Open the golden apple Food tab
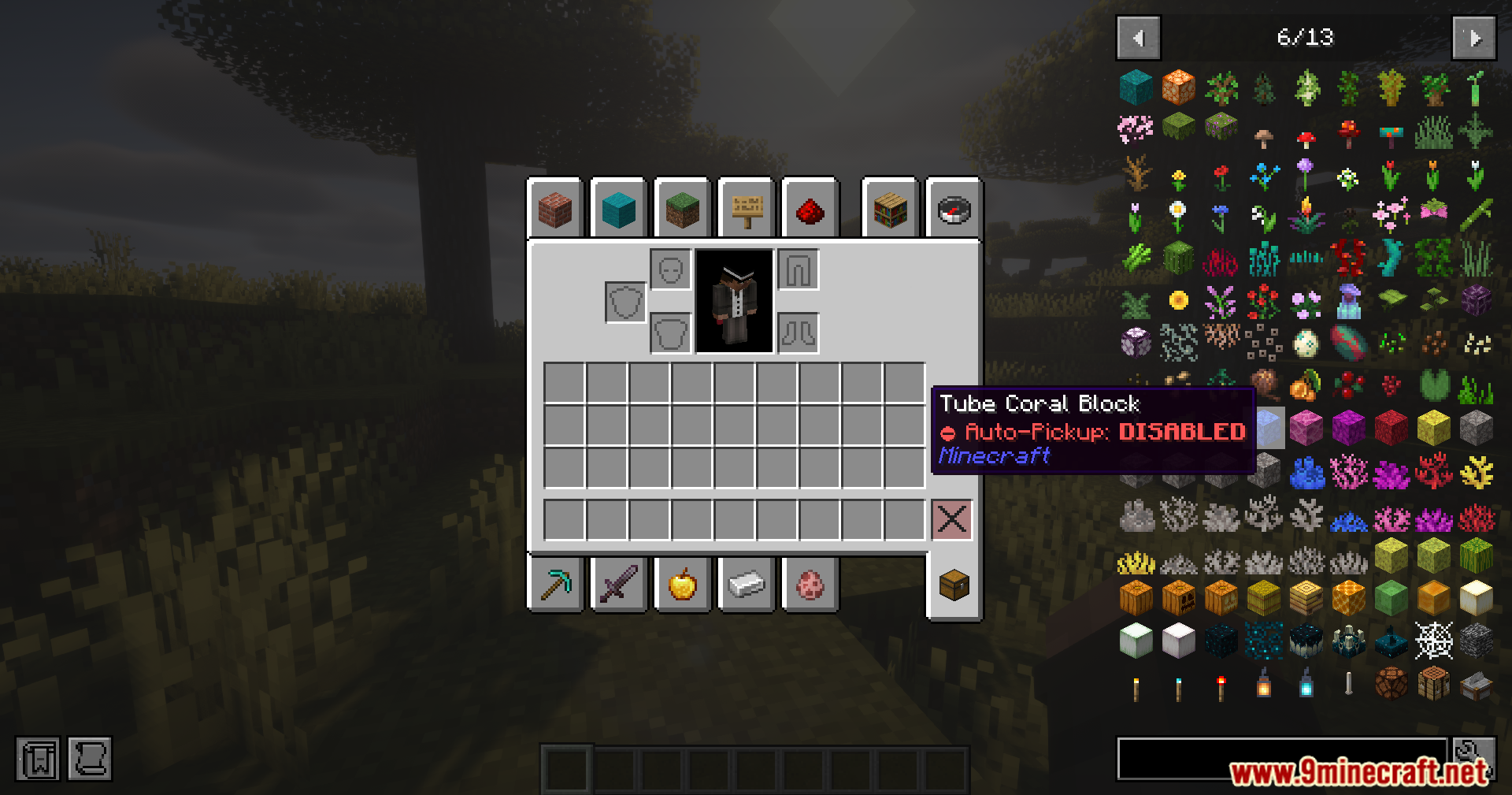The width and height of the screenshot is (1512, 795). click(x=683, y=583)
